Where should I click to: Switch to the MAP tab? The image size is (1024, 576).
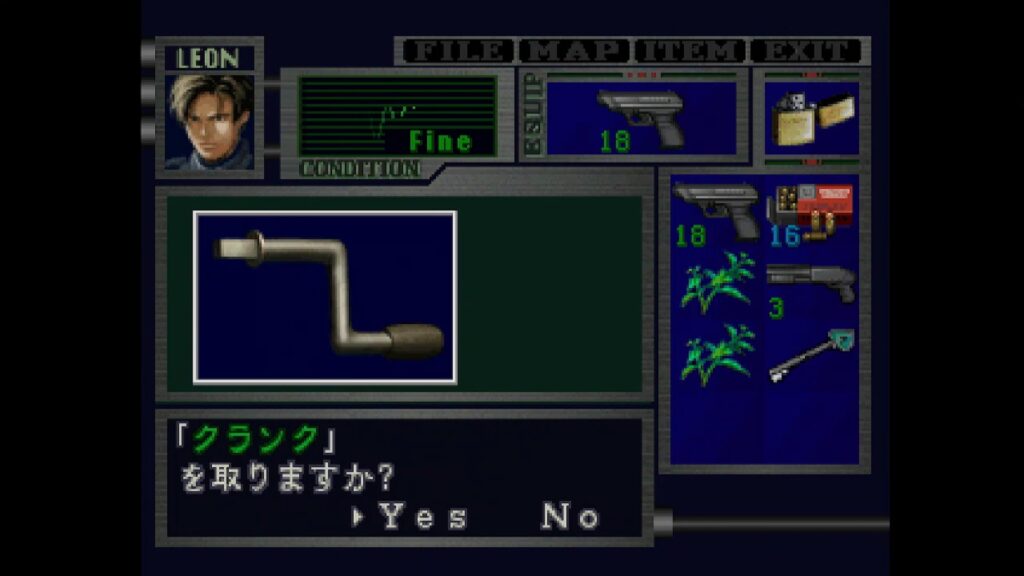click(573, 51)
